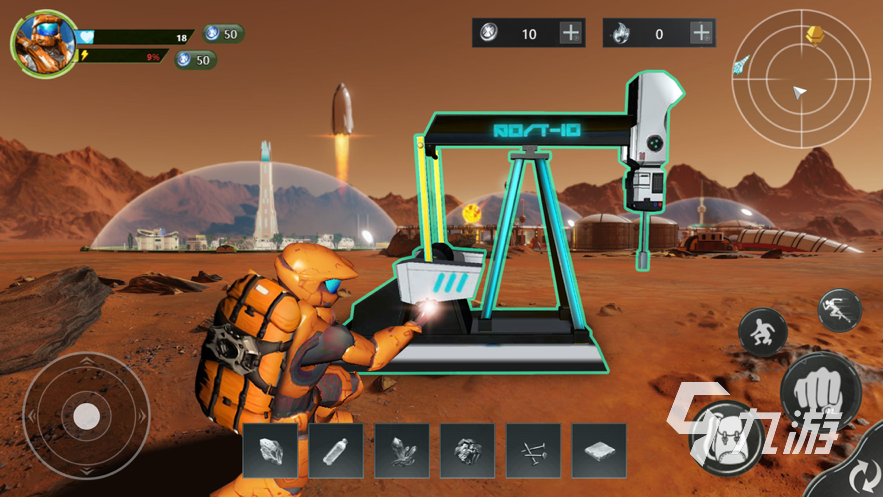Pick the nails hotbar slot

point(534,450)
